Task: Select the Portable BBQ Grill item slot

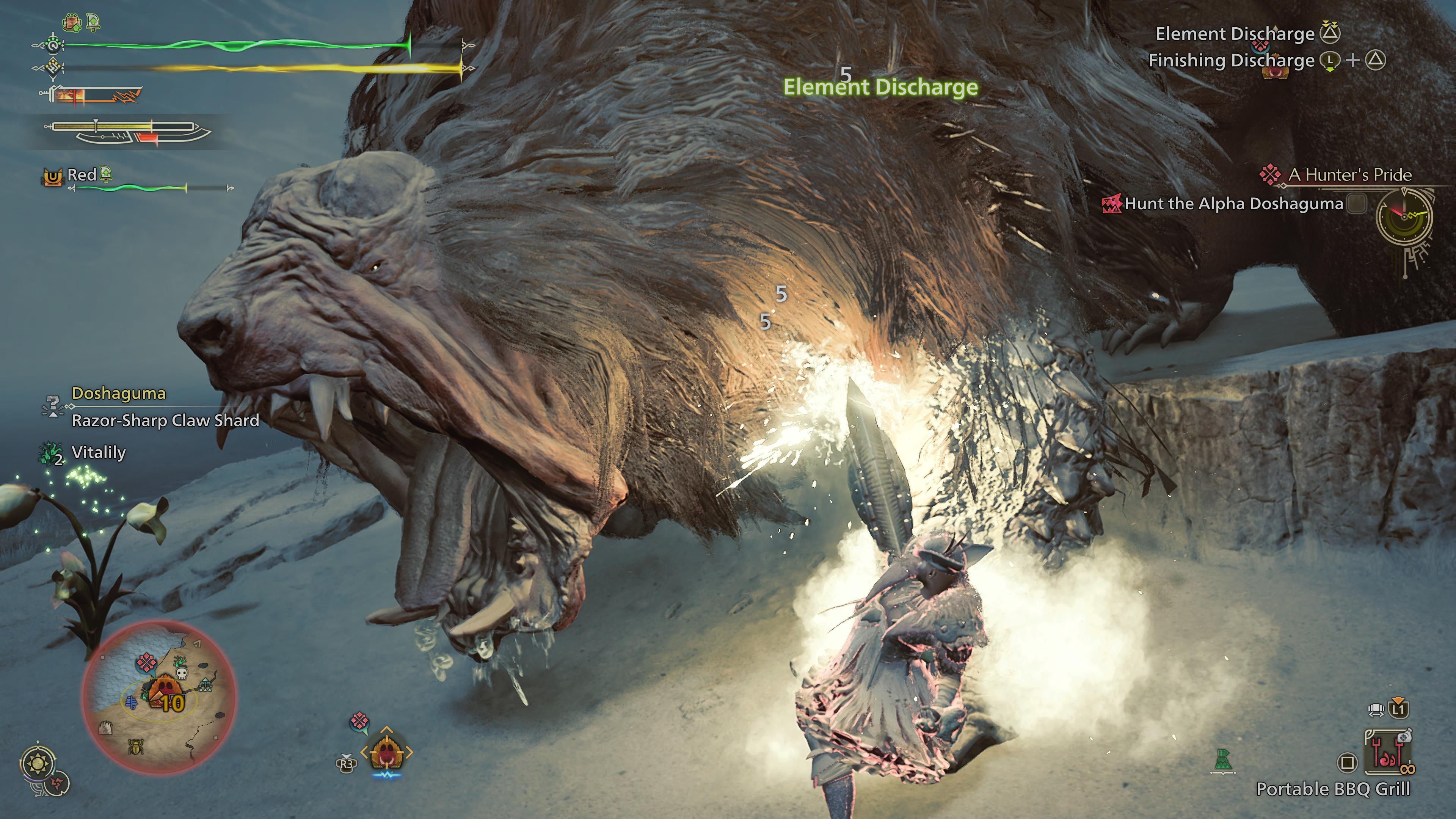Action: pos(1388,752)
